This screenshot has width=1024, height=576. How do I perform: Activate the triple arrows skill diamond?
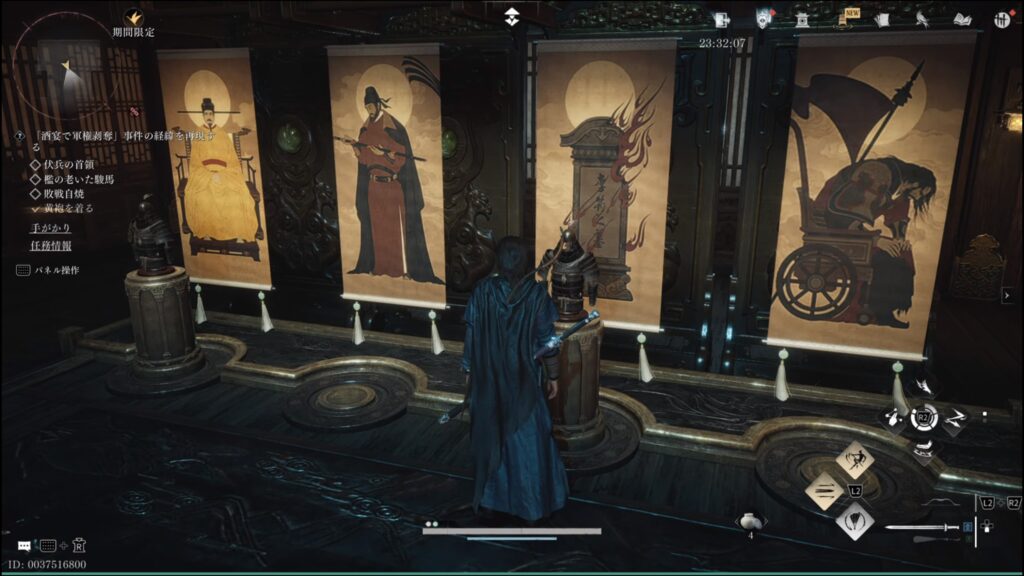pos(824,490)
